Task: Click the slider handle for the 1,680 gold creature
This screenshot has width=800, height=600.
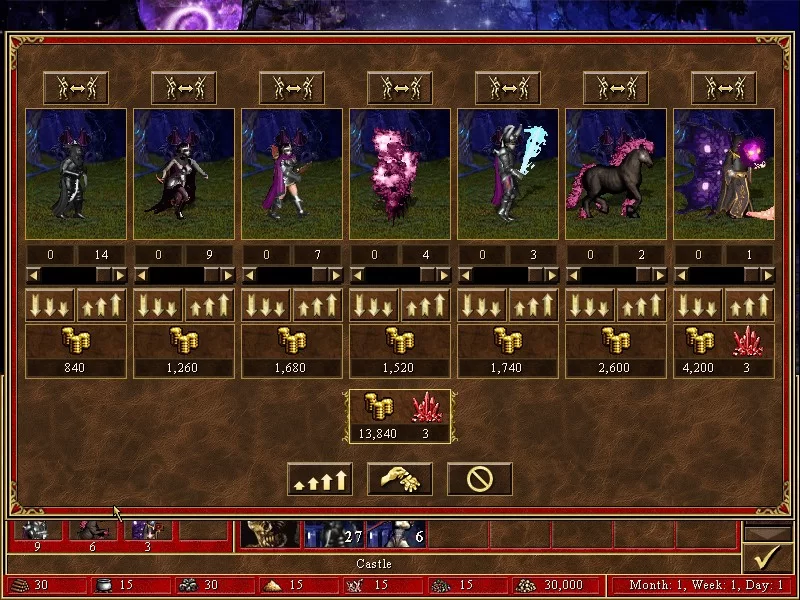Action: [x=319, y=275]
